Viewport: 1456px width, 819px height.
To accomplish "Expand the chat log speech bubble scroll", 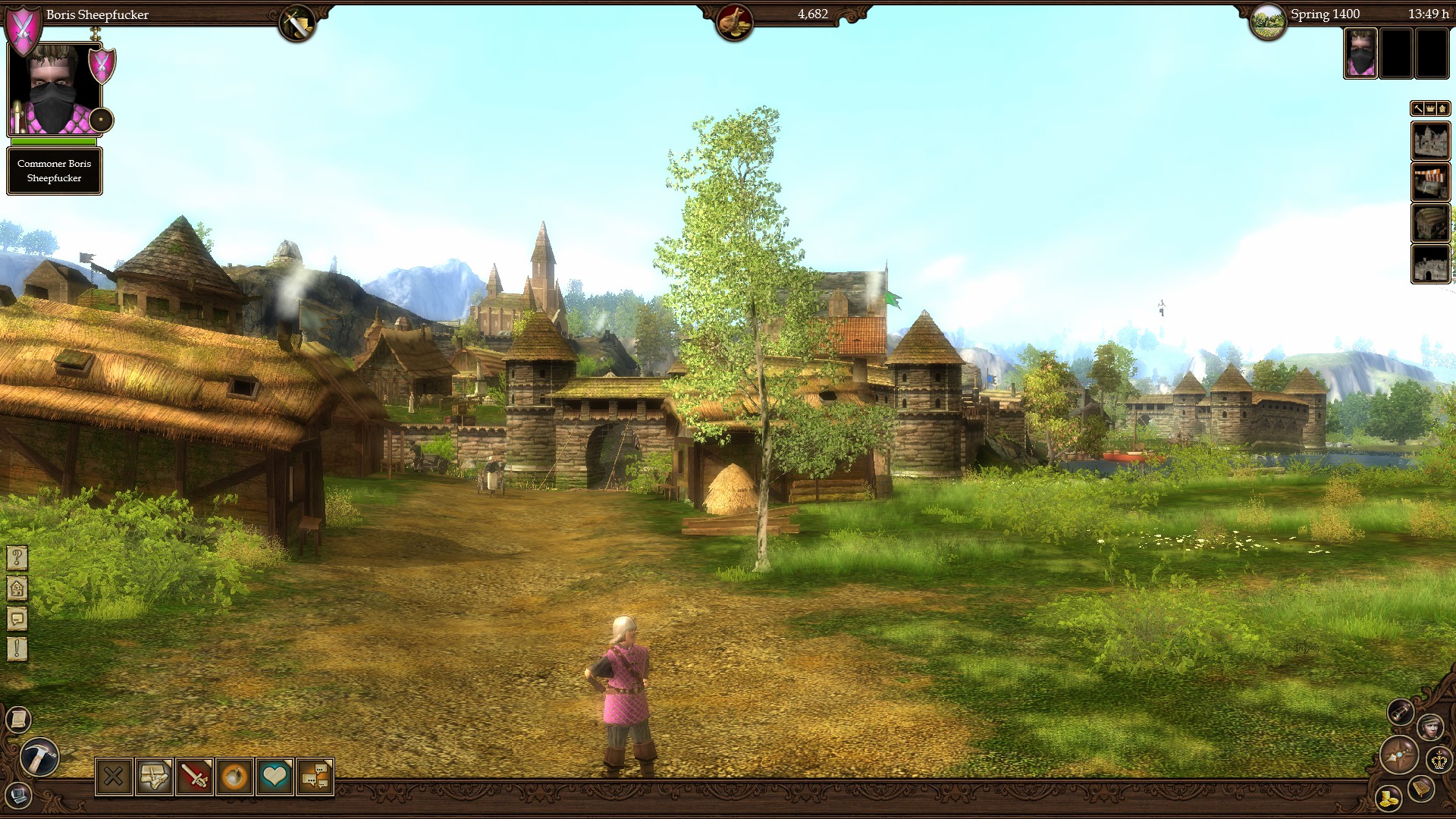I will click(x=17, y=617).
